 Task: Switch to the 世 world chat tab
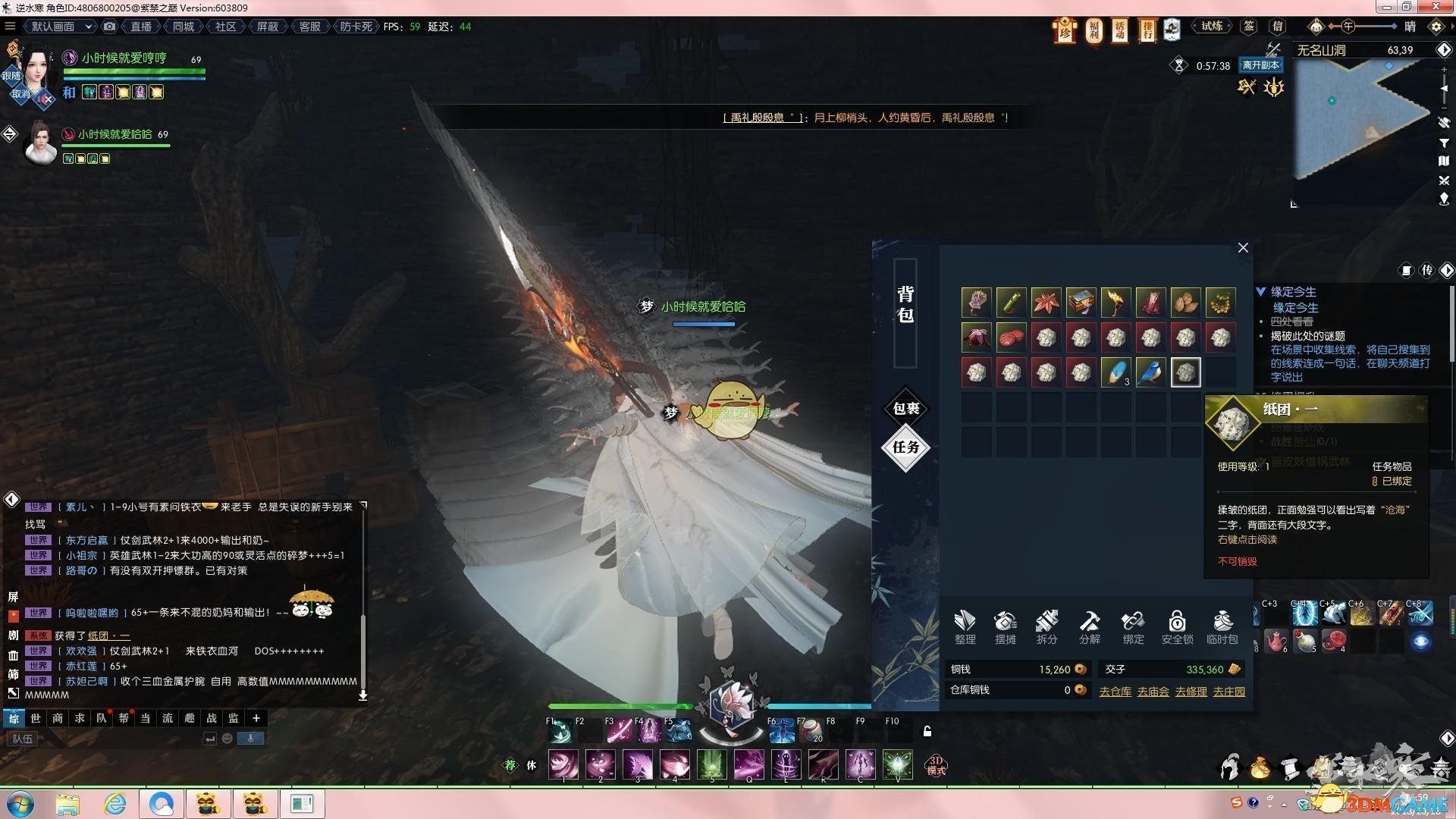(36, 718)
